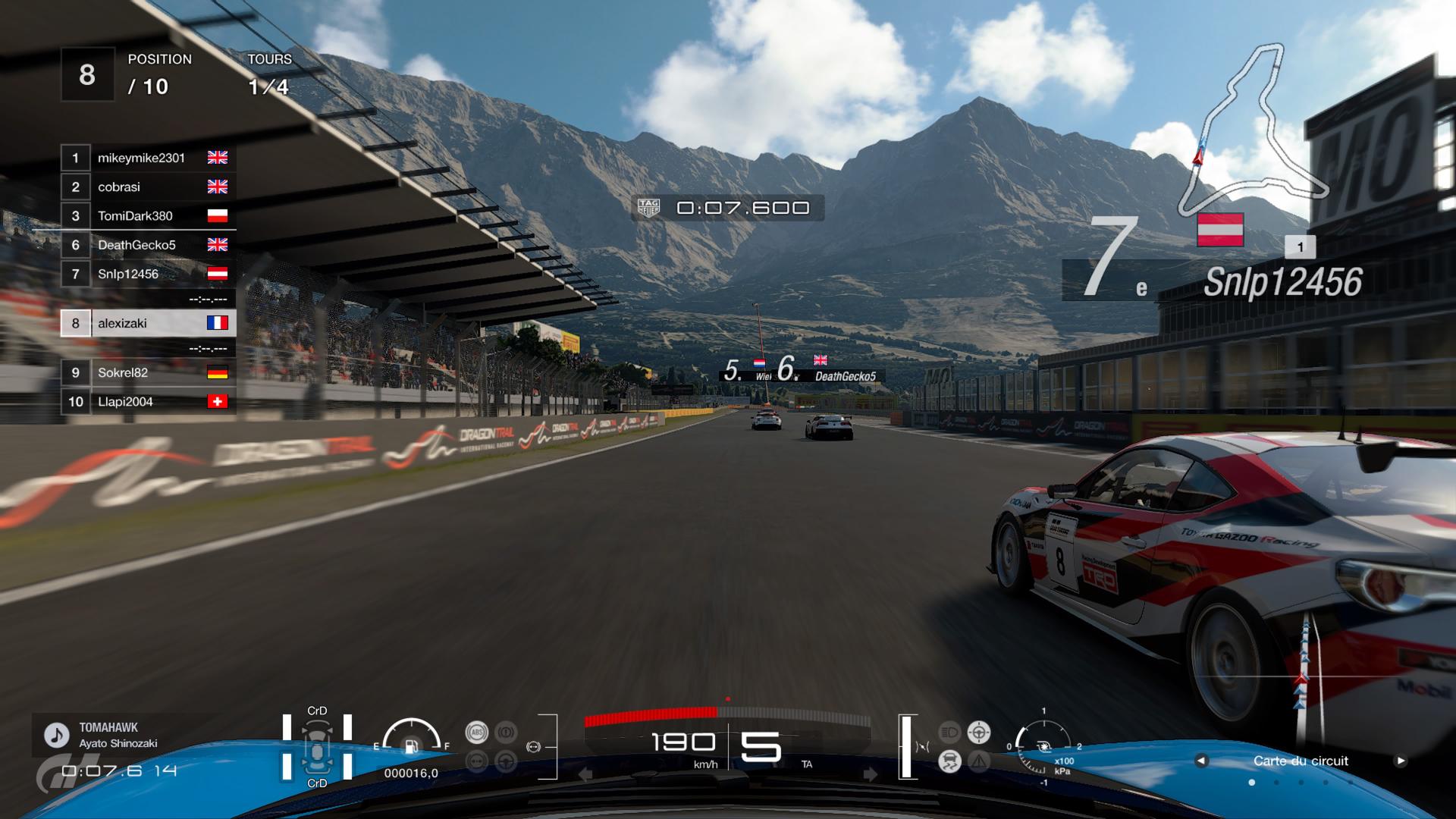Select cobrasi's row in the standings
This screenshot has width=1456, height=819.
click(x=149, y=187)
